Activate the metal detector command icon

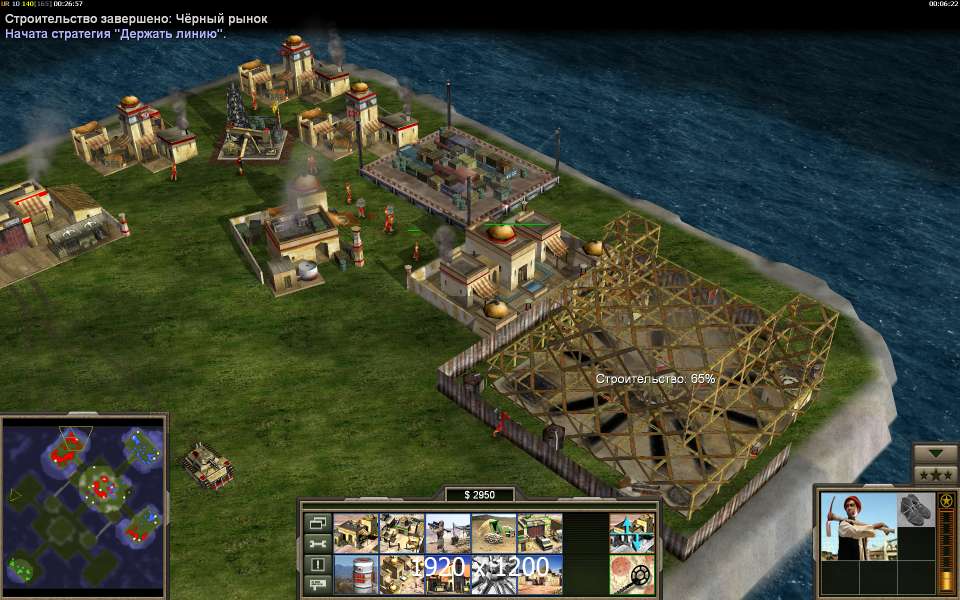point(632,574)
